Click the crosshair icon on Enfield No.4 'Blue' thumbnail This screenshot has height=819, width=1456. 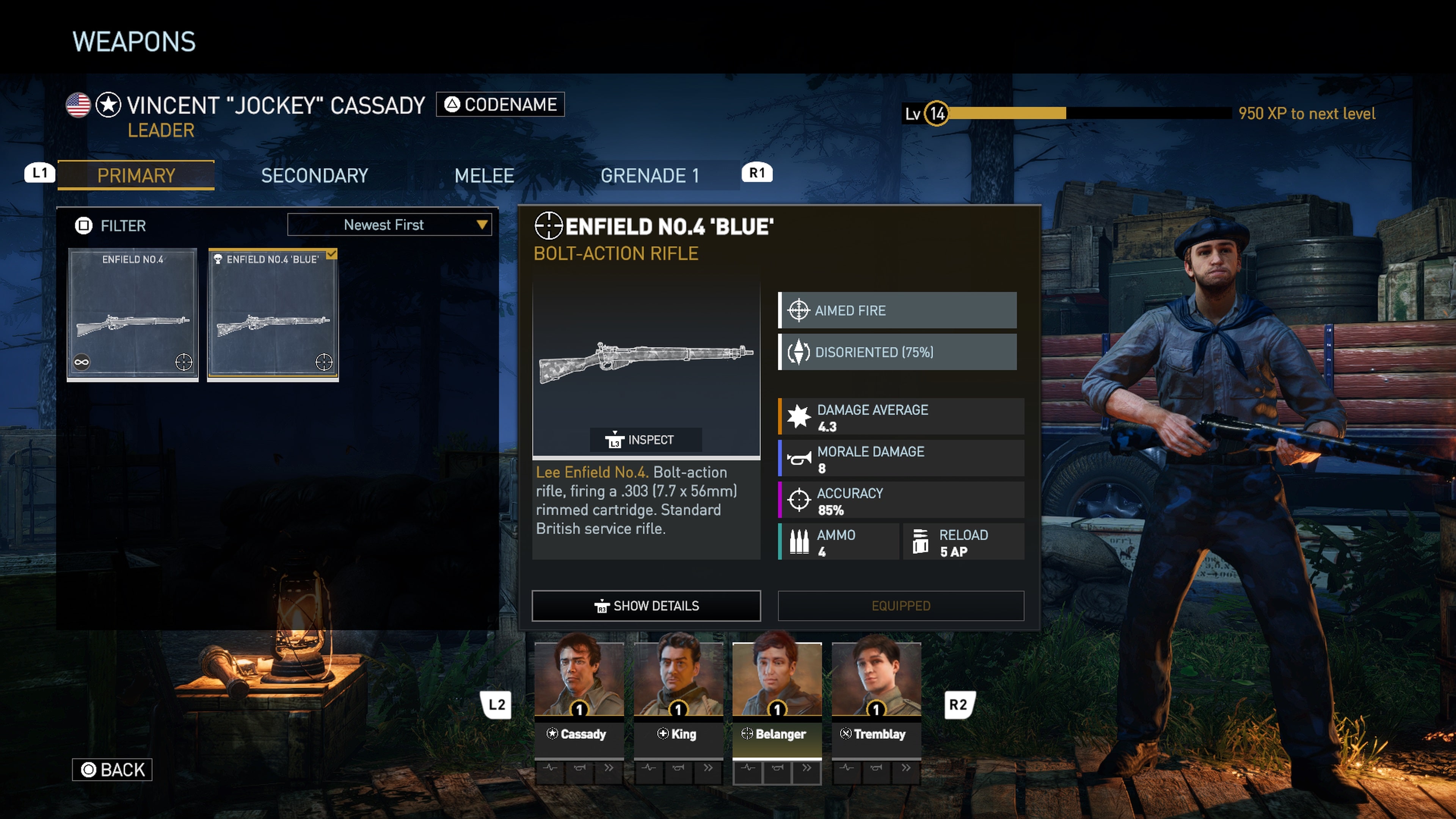[x=324, y=362]
